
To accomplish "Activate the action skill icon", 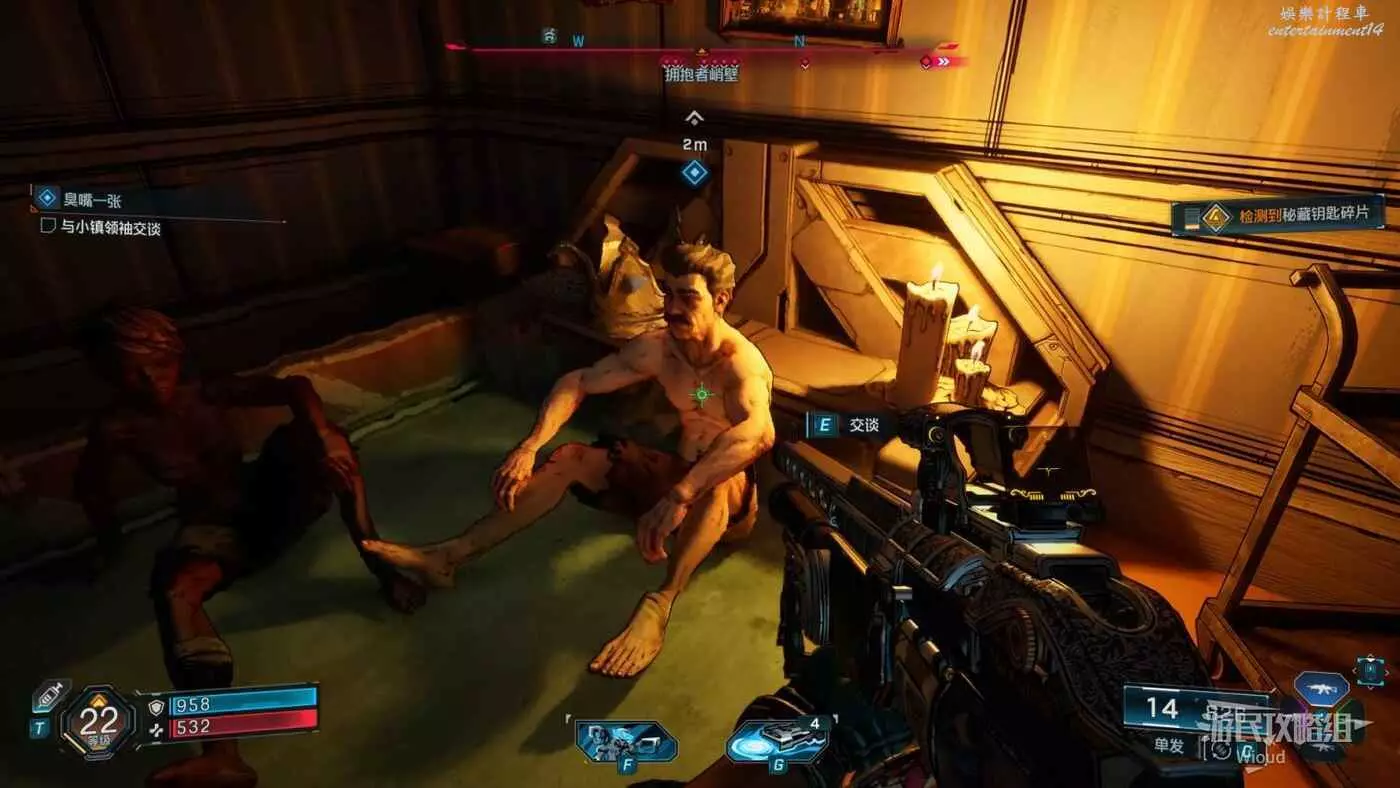I will (626, 741).
